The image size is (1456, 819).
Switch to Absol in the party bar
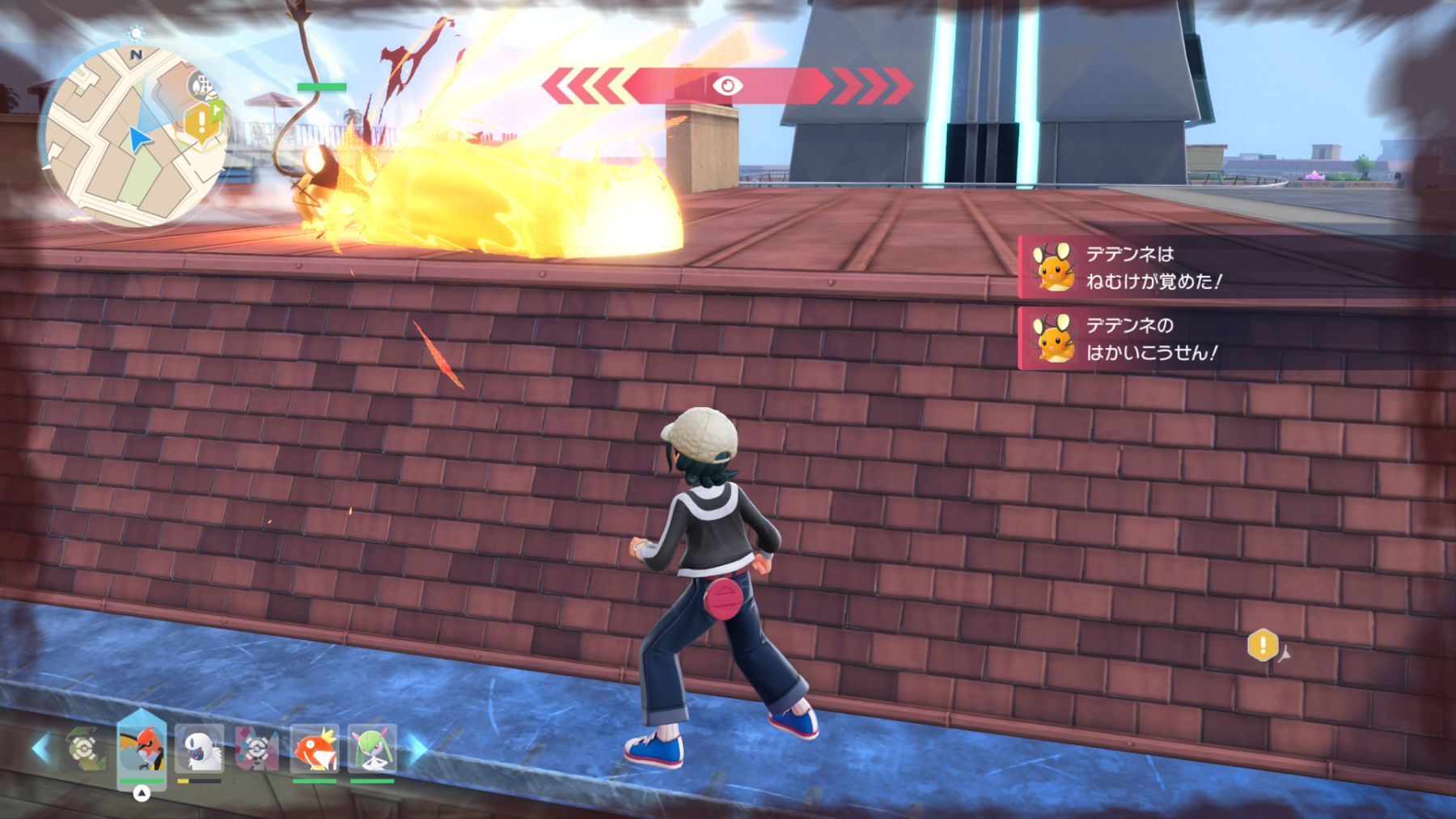(199, 749)
